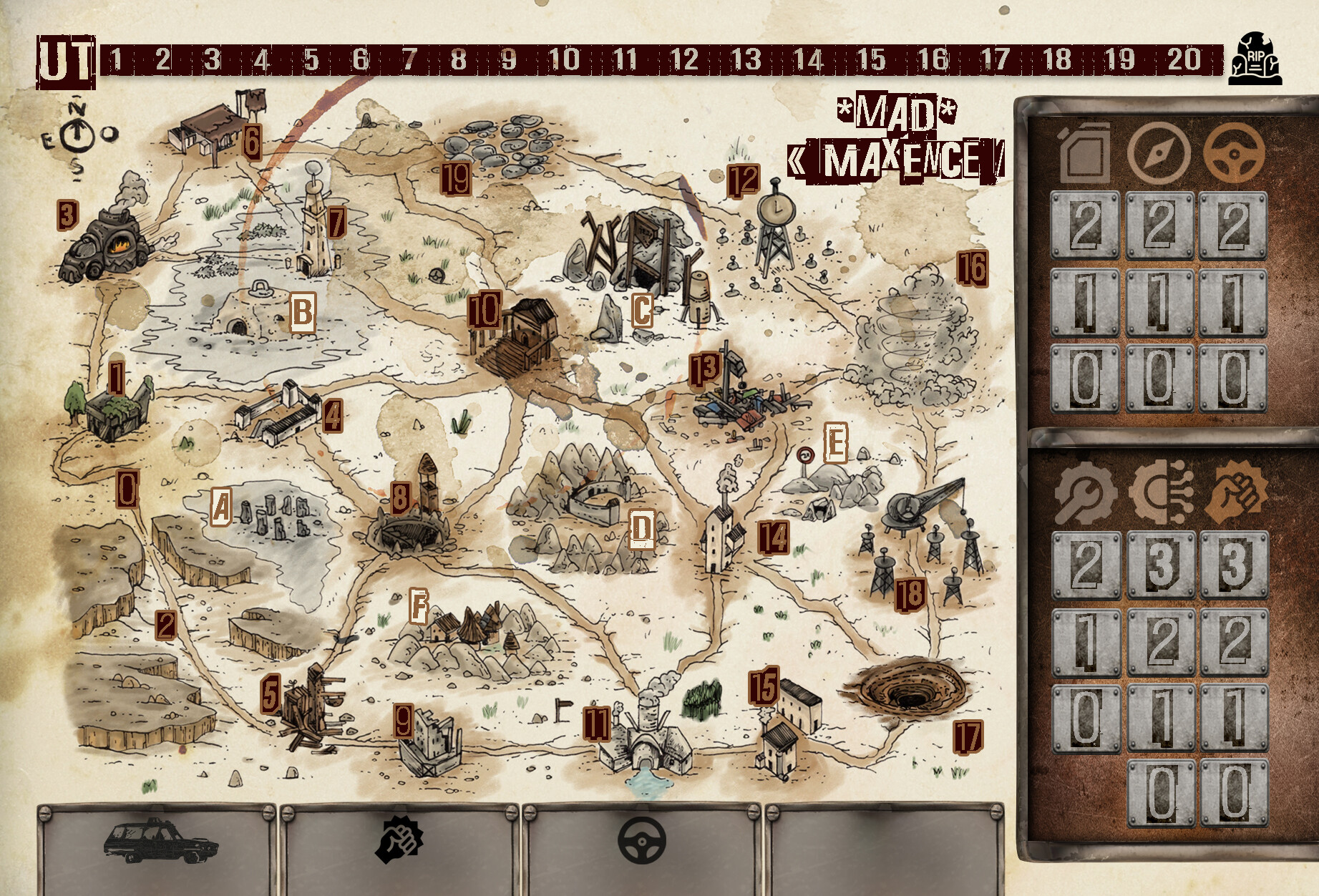Click number 20 on the UT track
The image size is (1319, 896).
[x=1184, y=59]
